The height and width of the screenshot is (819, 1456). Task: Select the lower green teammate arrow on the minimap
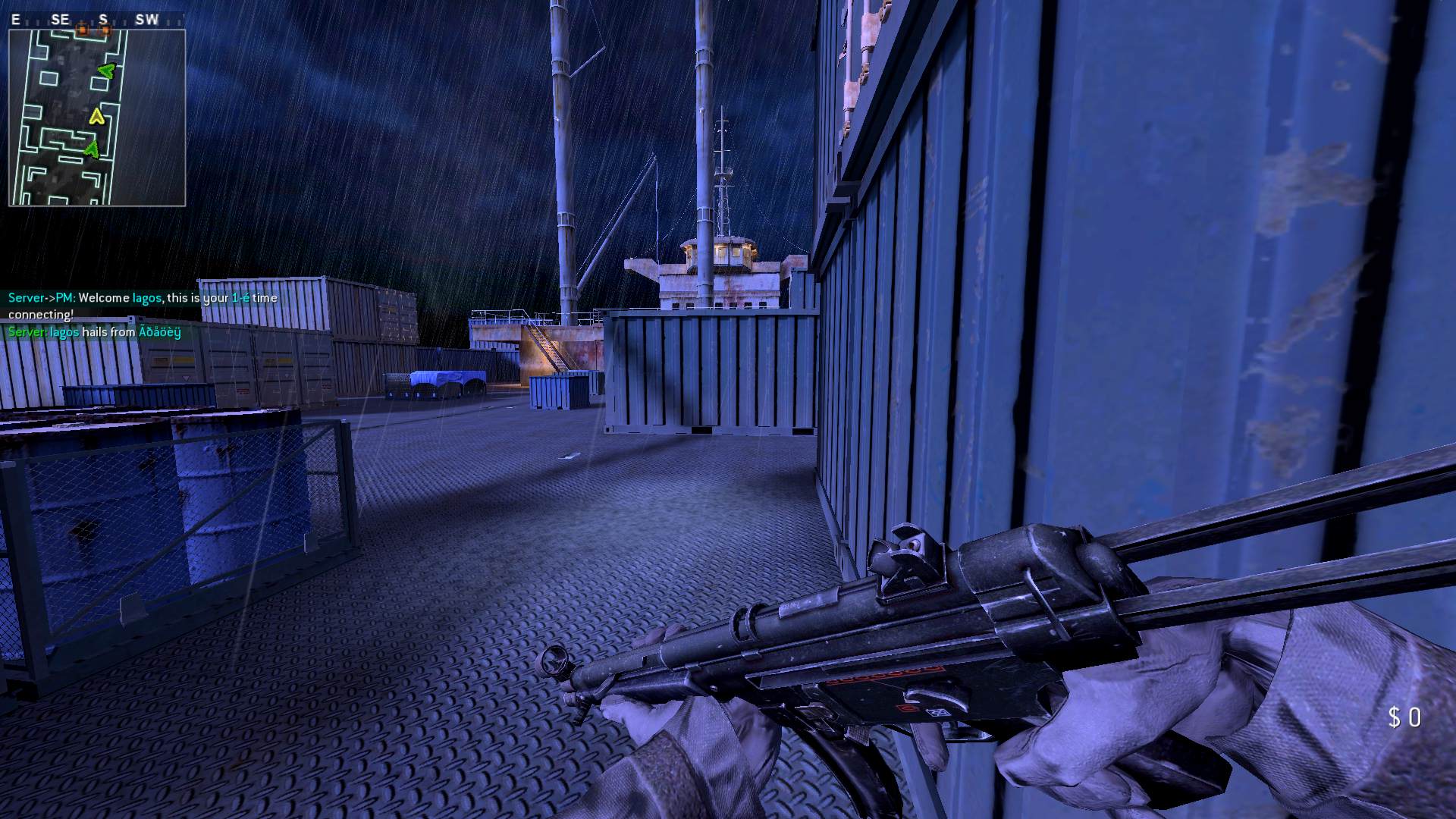pos(92,149)
